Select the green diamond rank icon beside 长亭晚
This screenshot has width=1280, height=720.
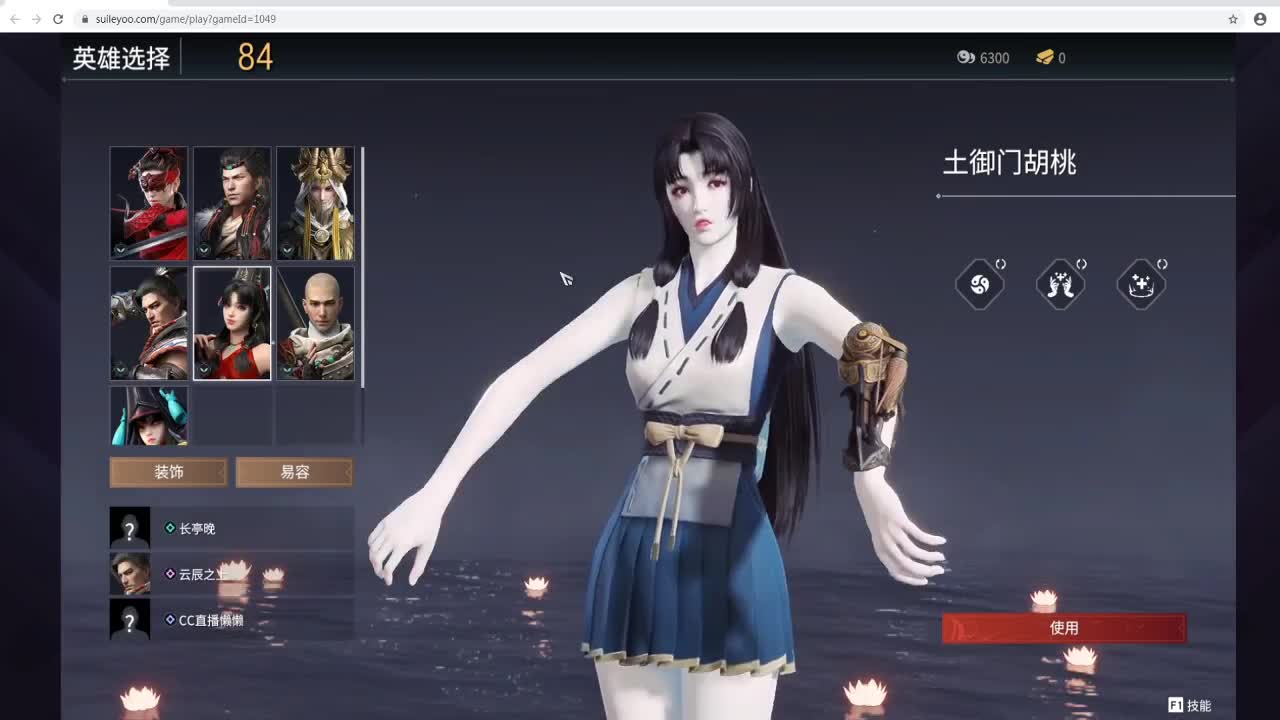click(170, 528)
